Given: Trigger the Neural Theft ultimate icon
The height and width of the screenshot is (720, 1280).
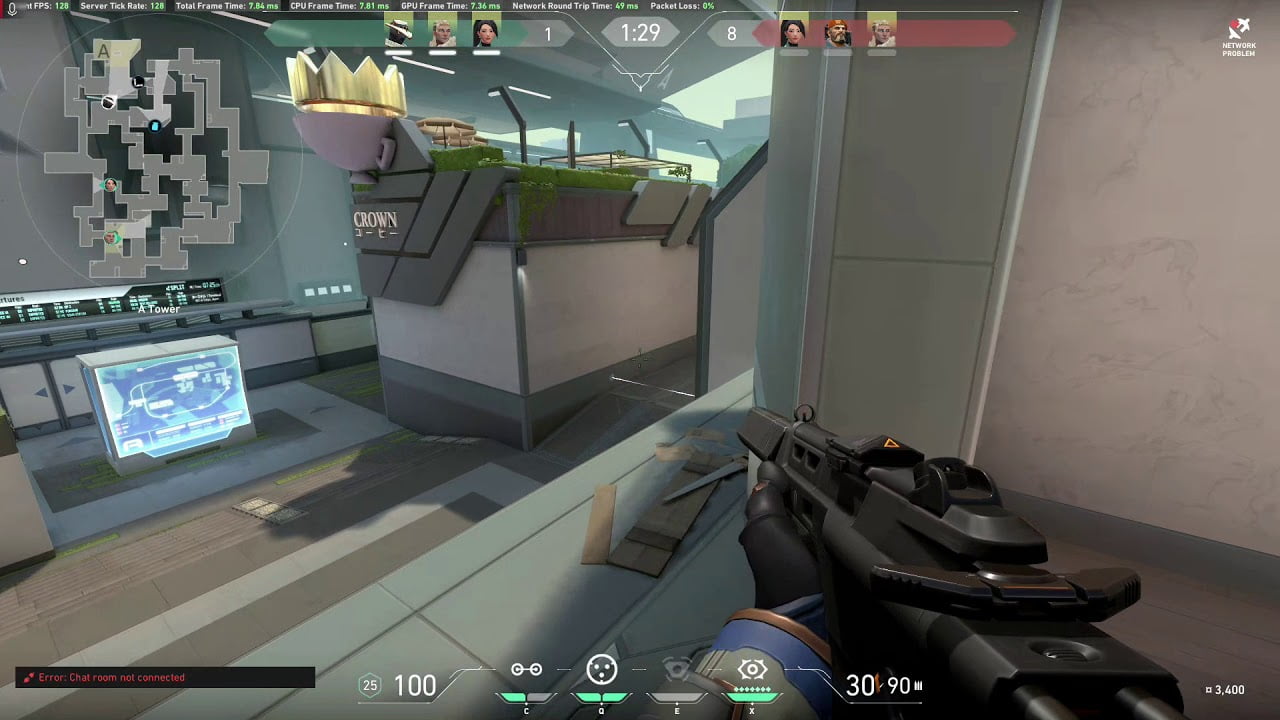Looking at the screenshot, I should pyautogui.click(x=752, y=670).
